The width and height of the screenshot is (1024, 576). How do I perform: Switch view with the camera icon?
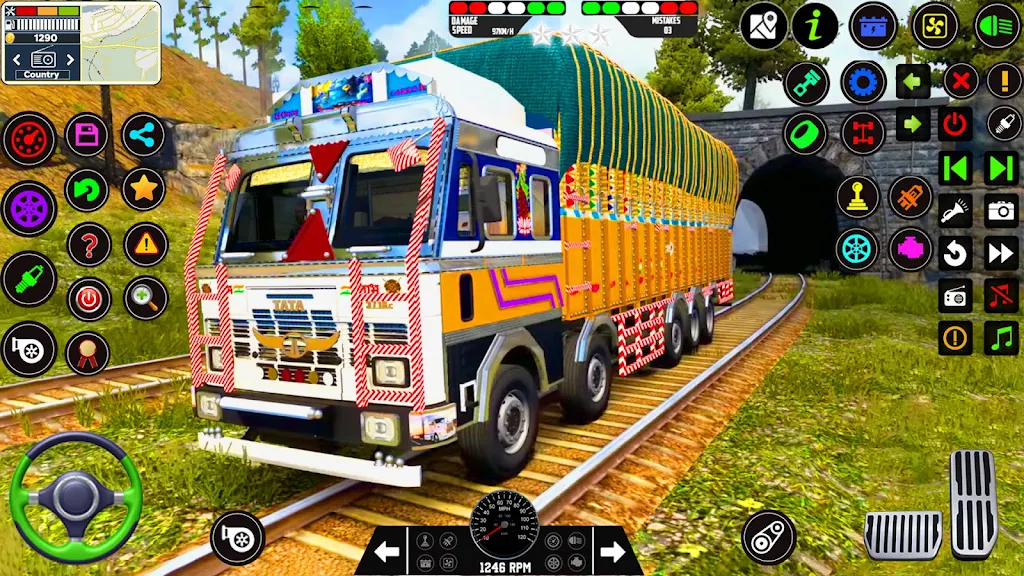click(1001, 210)
